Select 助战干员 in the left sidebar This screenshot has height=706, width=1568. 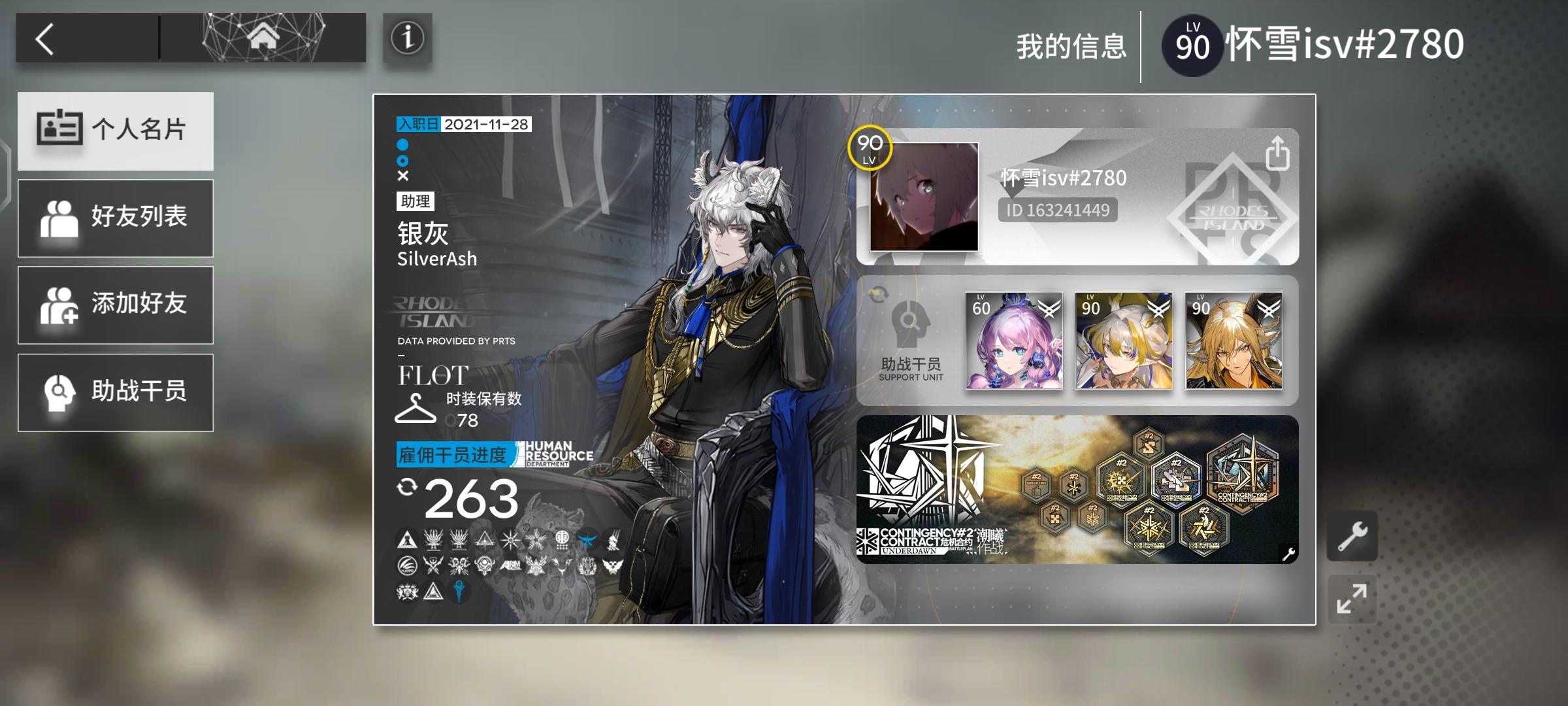point(116,392)
